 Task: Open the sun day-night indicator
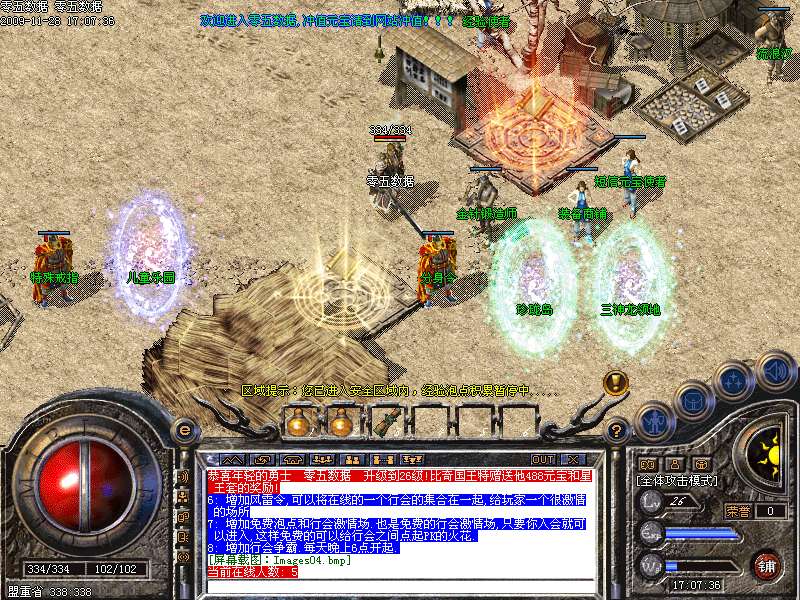pyautogui.click(x=768, y=455)
